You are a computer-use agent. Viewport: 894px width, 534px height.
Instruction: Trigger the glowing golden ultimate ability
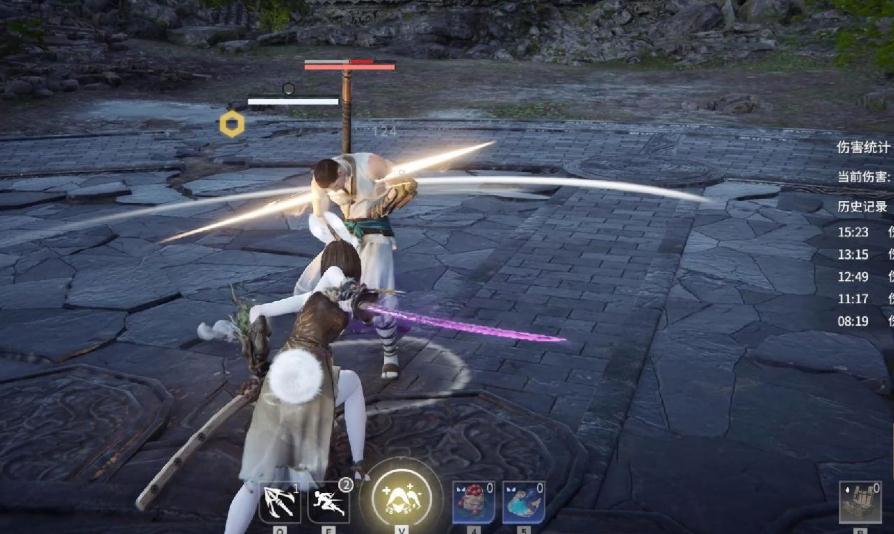400,496
